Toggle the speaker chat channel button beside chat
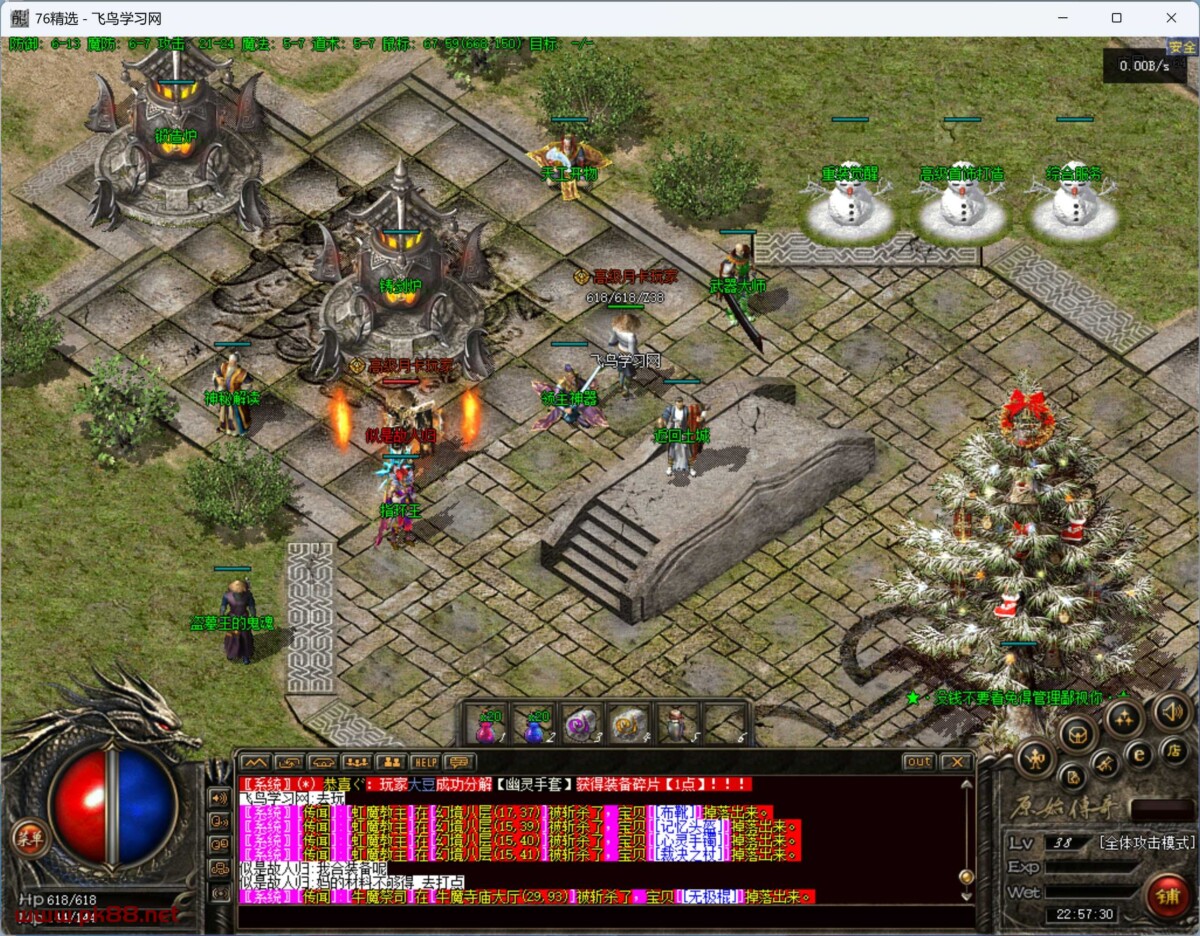This screenshot has height=936, width=1200. [218, 798]
